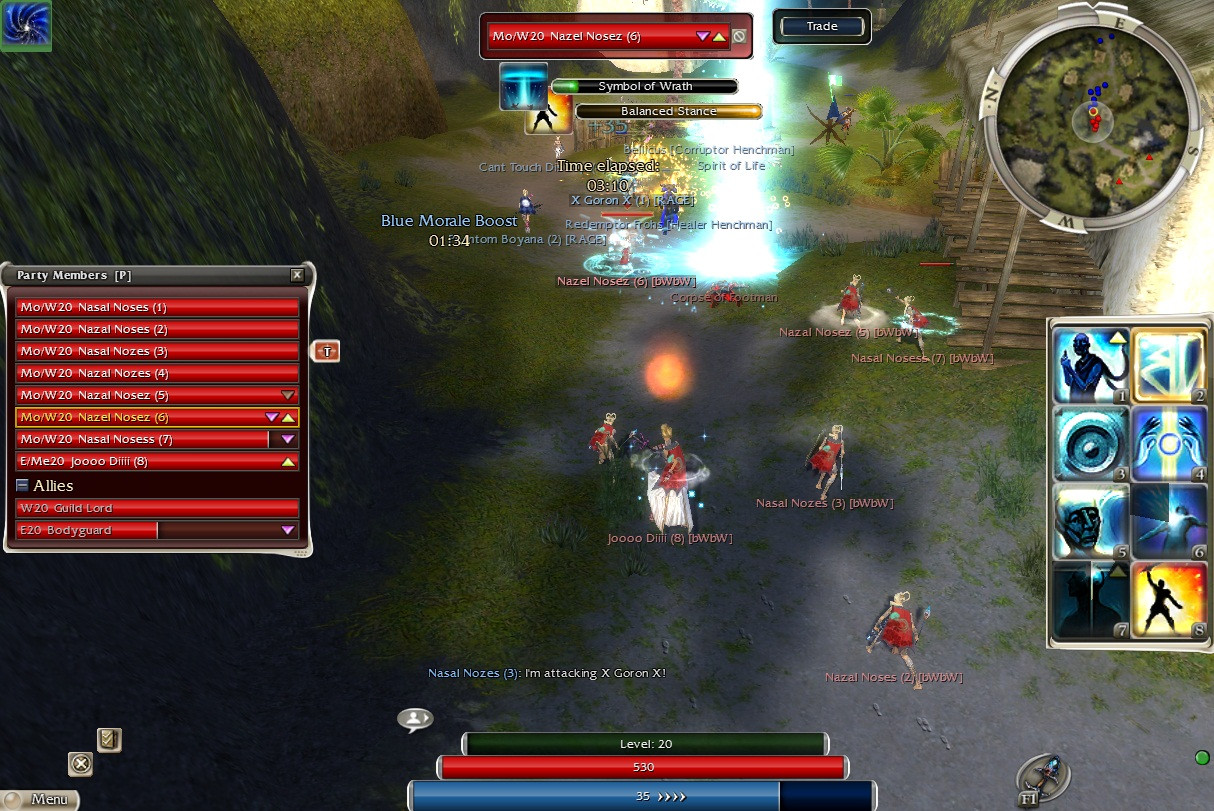
Task: Select party member Nazal Nozes (3)
Action: click(x=157, y=351)
